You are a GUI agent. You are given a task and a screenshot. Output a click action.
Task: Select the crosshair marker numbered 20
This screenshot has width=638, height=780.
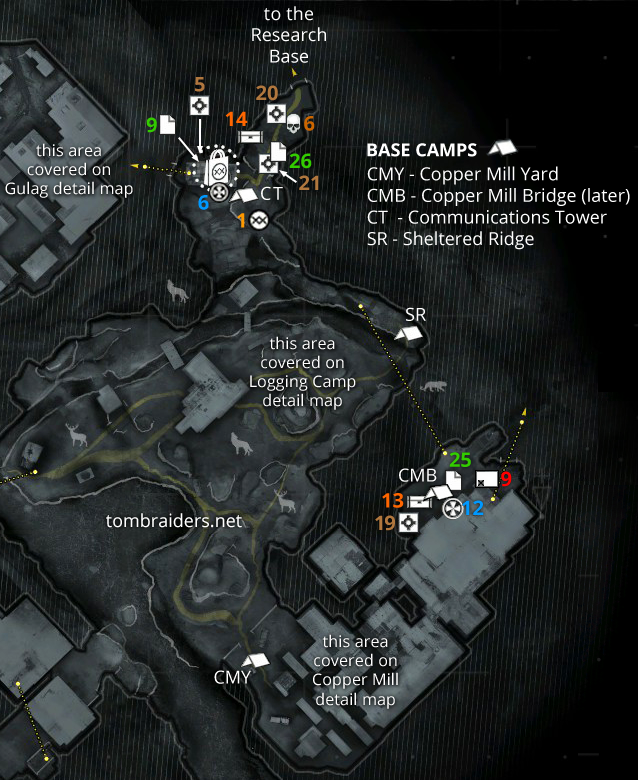click(x=276, y=113)
